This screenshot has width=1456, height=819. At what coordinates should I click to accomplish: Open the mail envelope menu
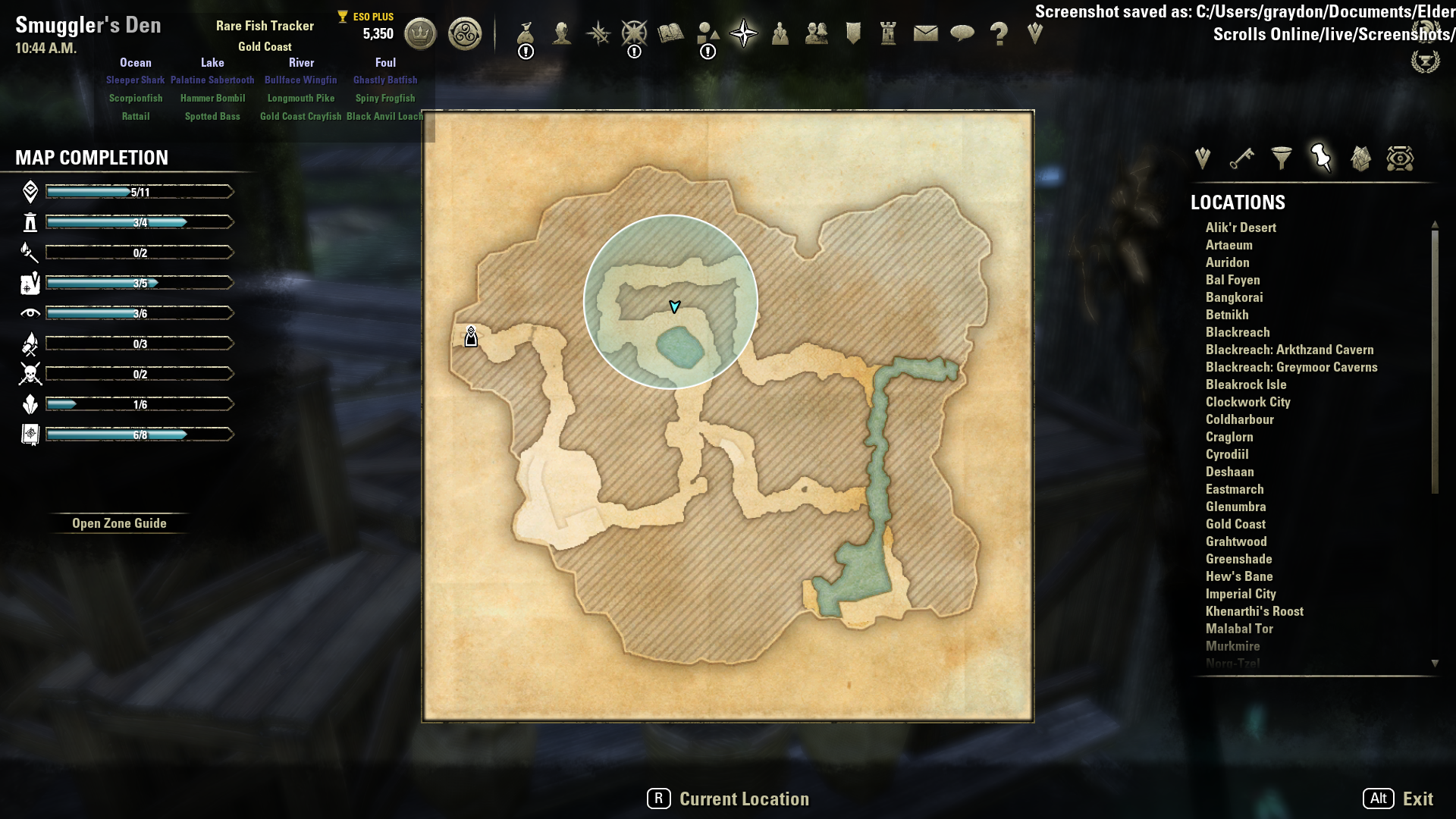[925, 34]
